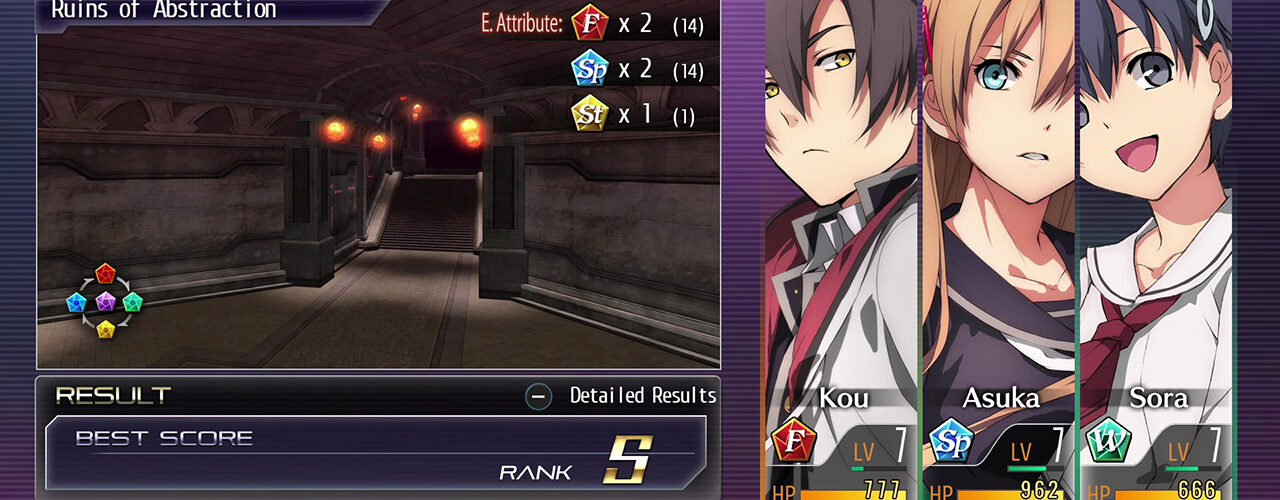Choose Asuka's character portrait
Screen dimensions: 1280x500
click(x=998, y=200)
